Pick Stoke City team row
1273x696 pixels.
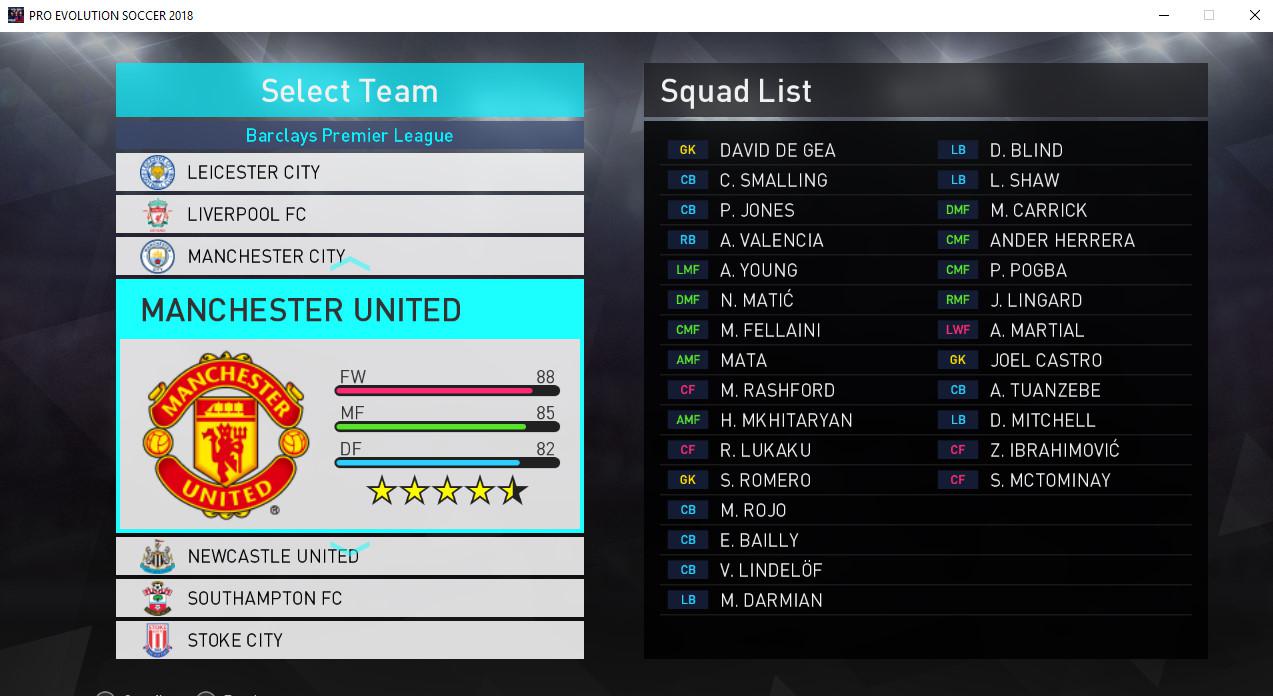[349, 640]
